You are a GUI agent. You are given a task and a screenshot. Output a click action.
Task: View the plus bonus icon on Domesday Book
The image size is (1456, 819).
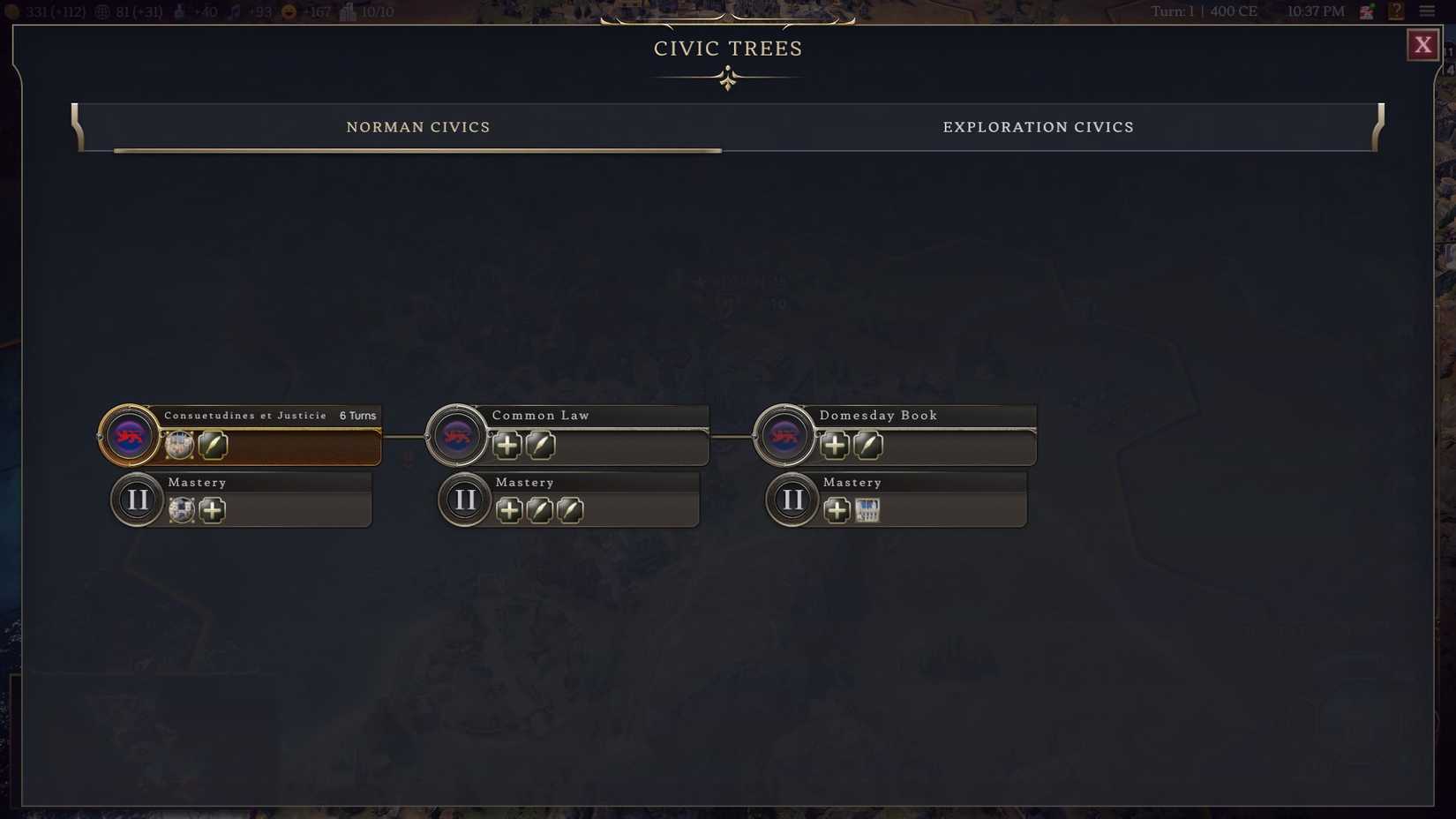click(835, 446)
